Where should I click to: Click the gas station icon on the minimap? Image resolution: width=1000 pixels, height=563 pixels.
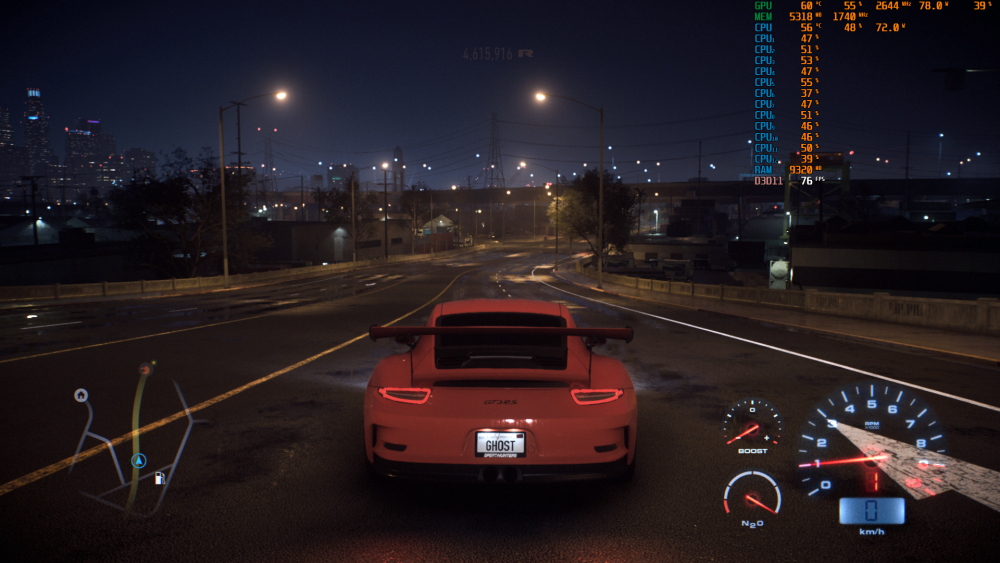[159, 478]
